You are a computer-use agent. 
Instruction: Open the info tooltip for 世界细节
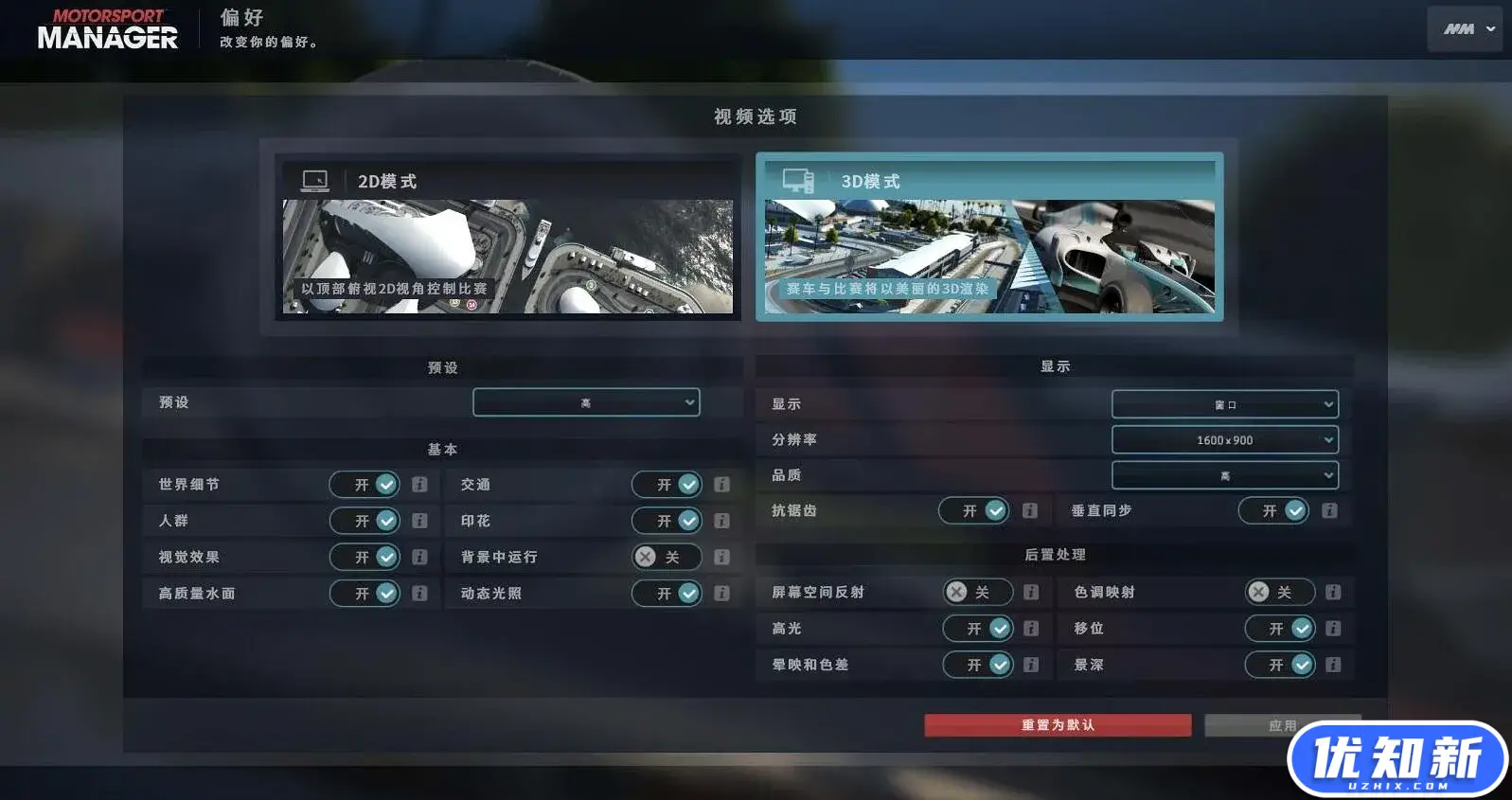pyautogui.click(x=419, y=484)
